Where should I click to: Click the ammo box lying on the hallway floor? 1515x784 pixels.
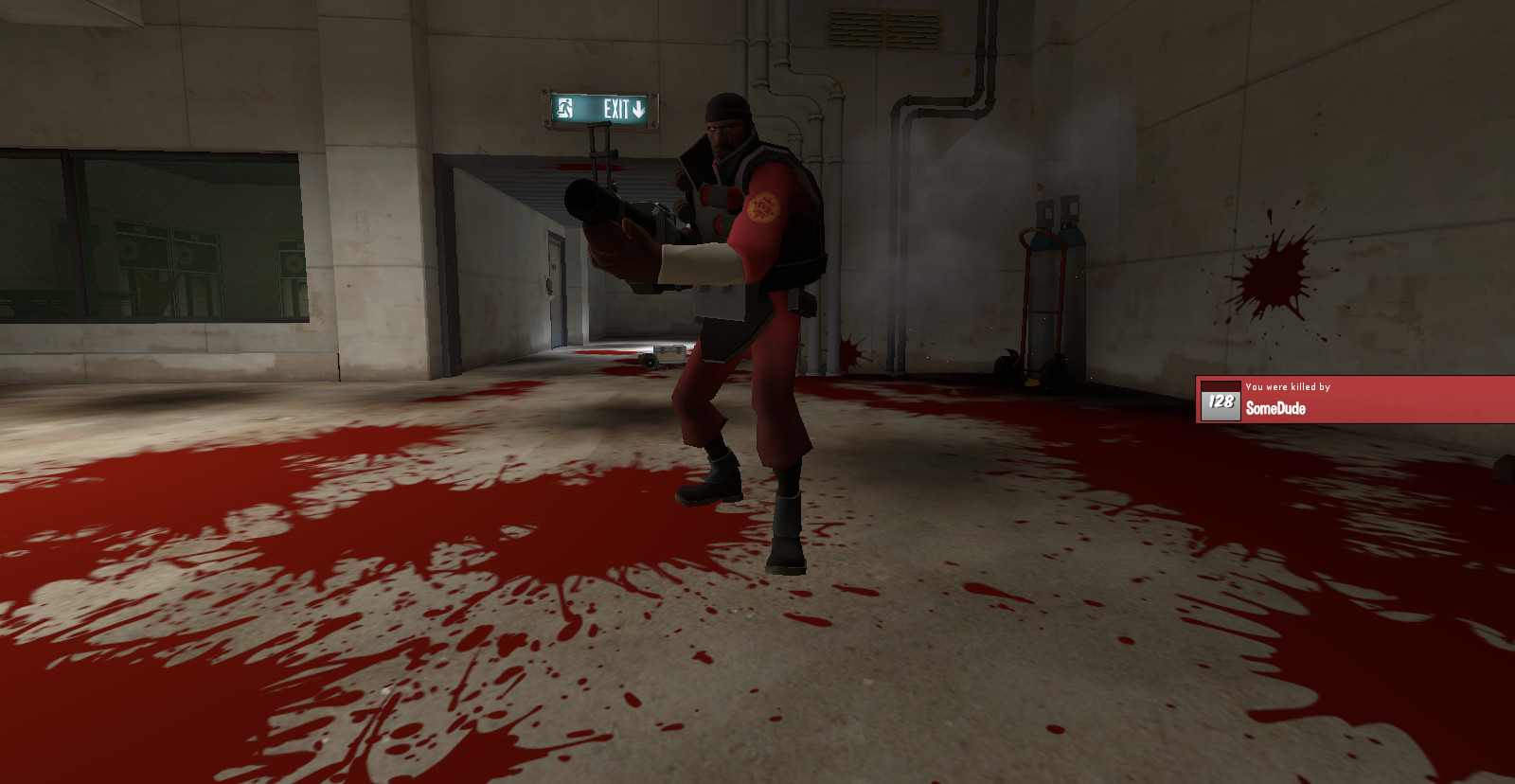pyautogui.click(x=668, y=352)
